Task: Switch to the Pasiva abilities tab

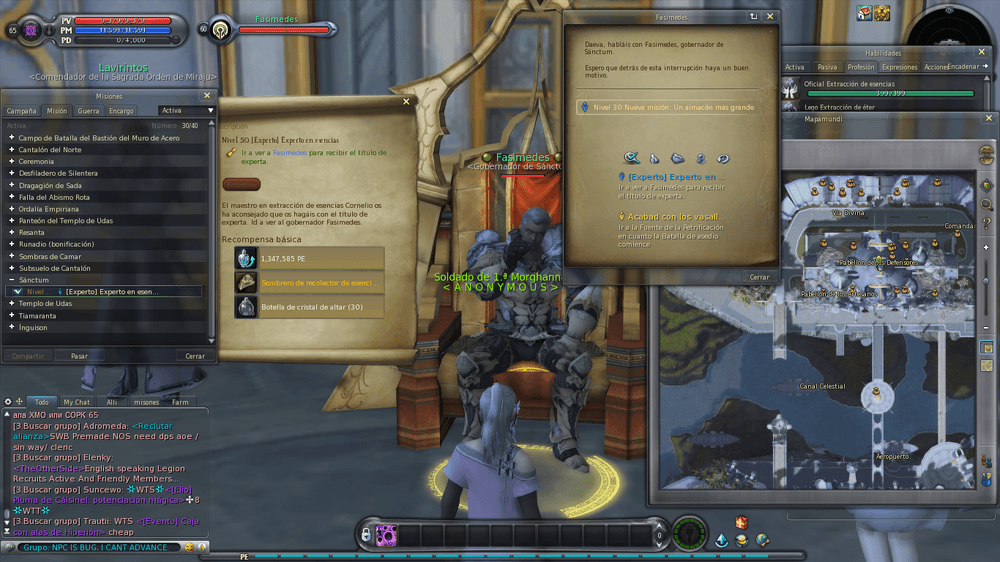Action: click(827, 67)
